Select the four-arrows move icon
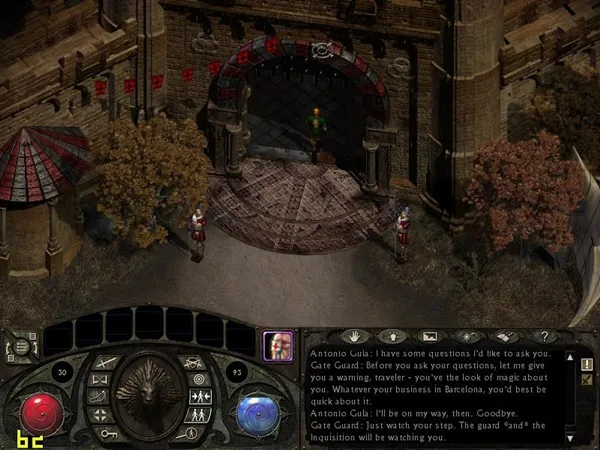The width and height of the screenshot is (600, 450). click(x=101, y=414)
